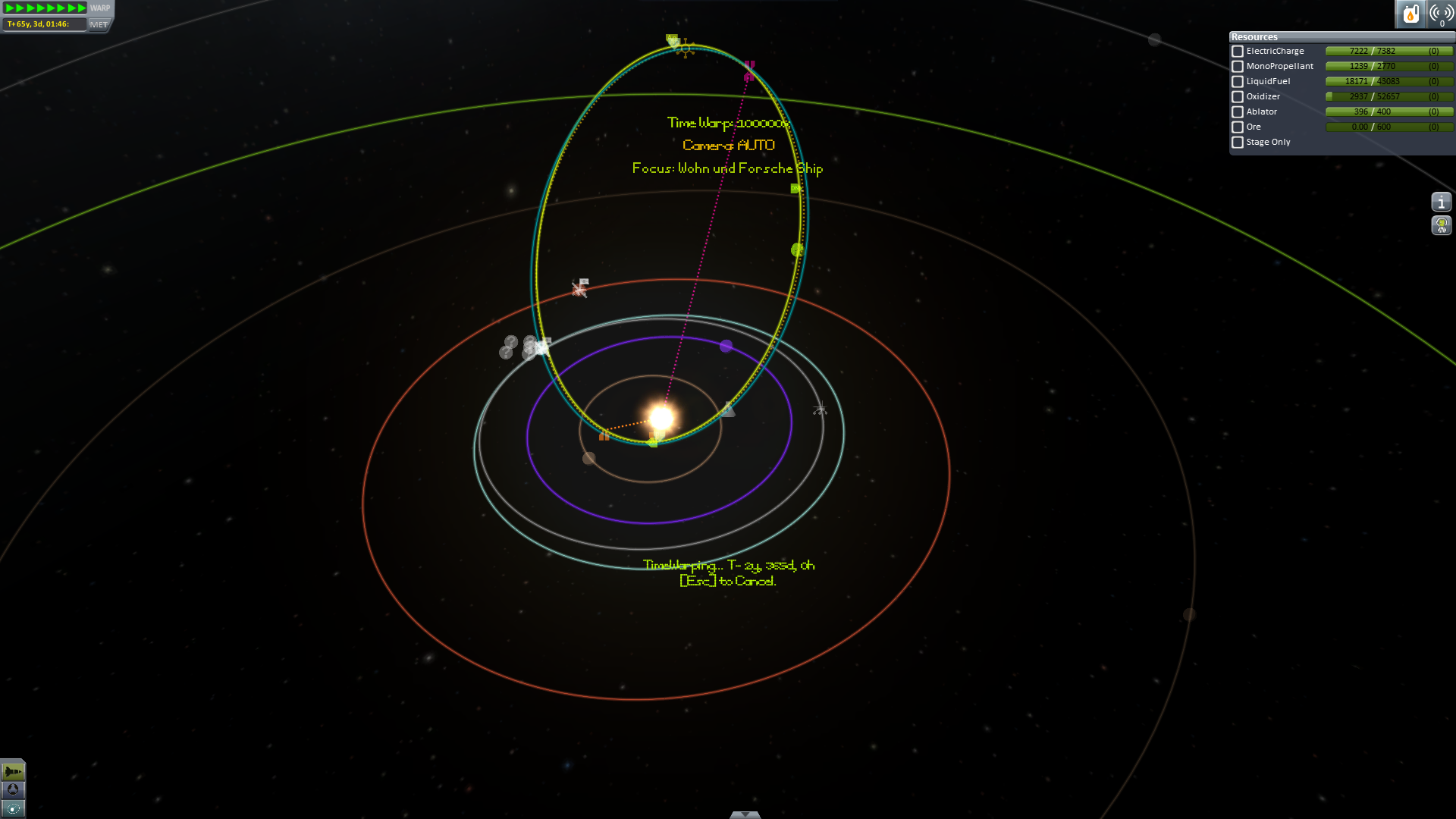Viewport: 1456px width, 819px height.
Task: Switch the mission clock using the MET button
Action: tap(99, 24)
